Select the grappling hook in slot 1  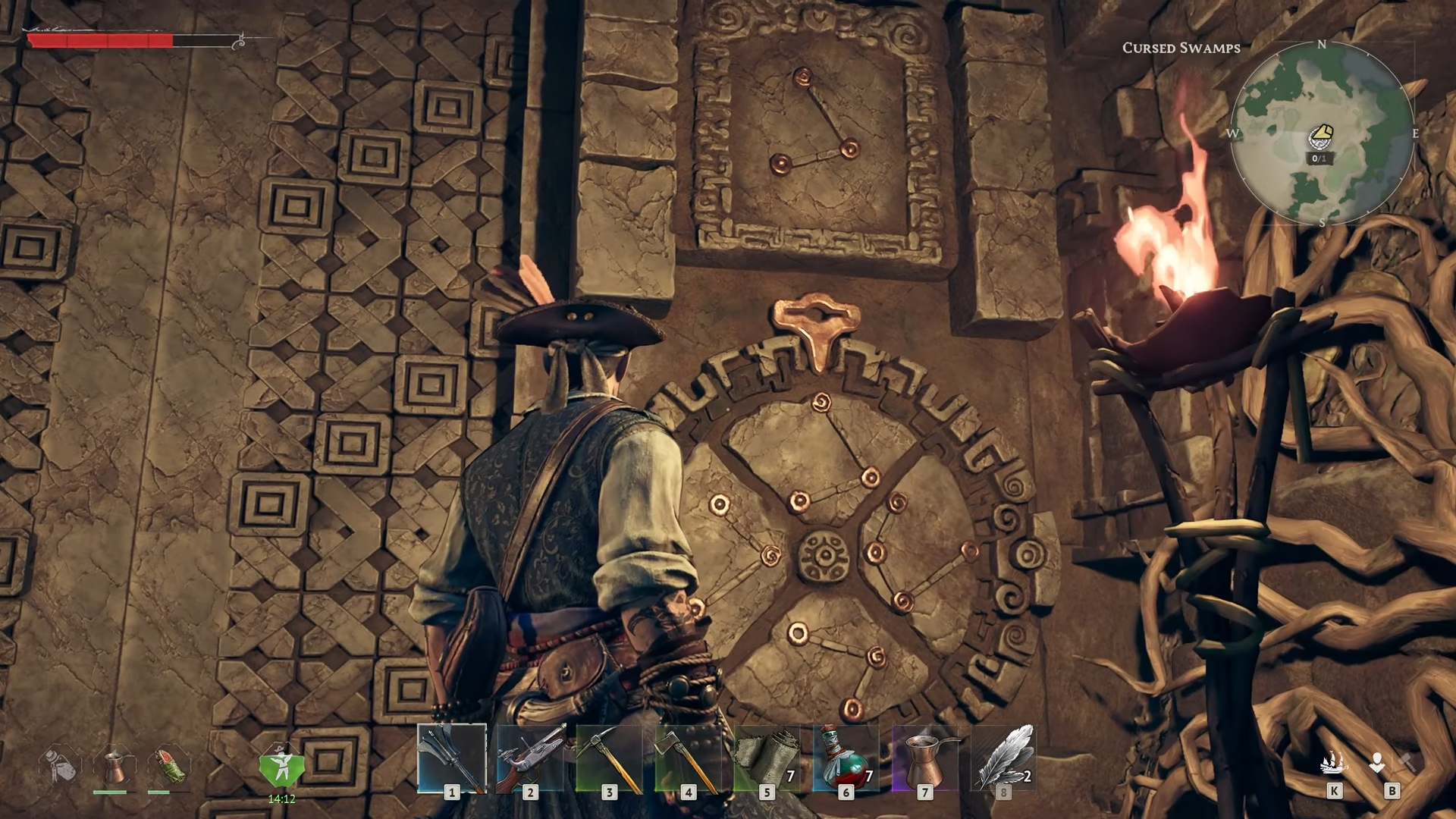click(452, 758)
